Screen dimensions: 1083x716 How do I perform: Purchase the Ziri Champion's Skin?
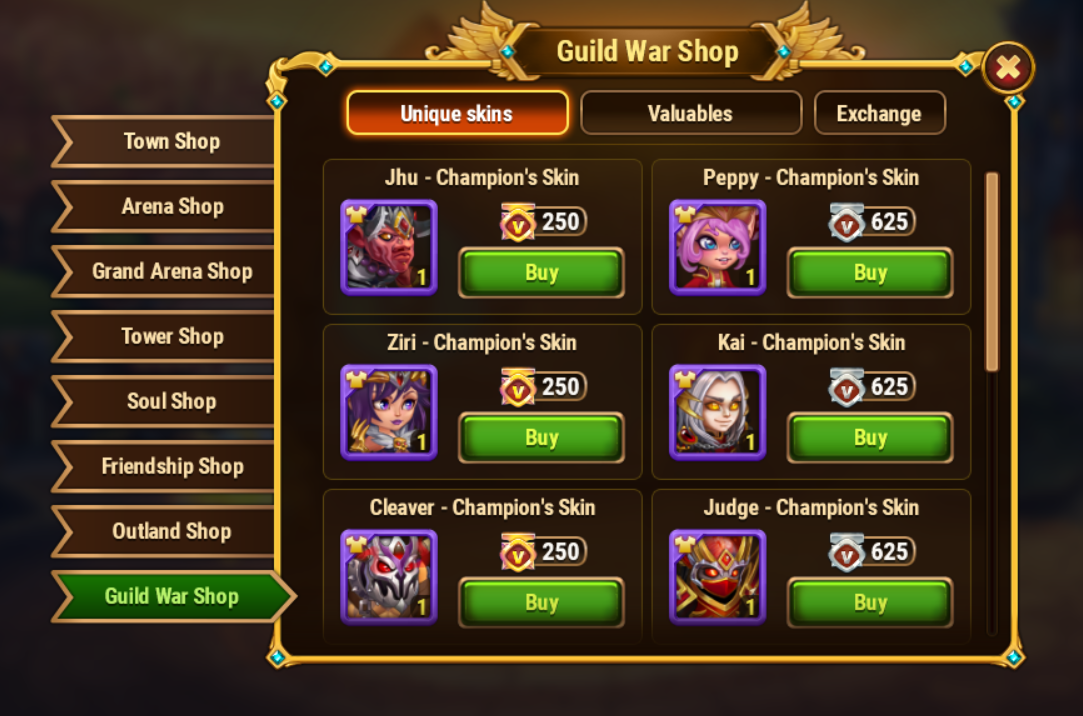(541, 438)
